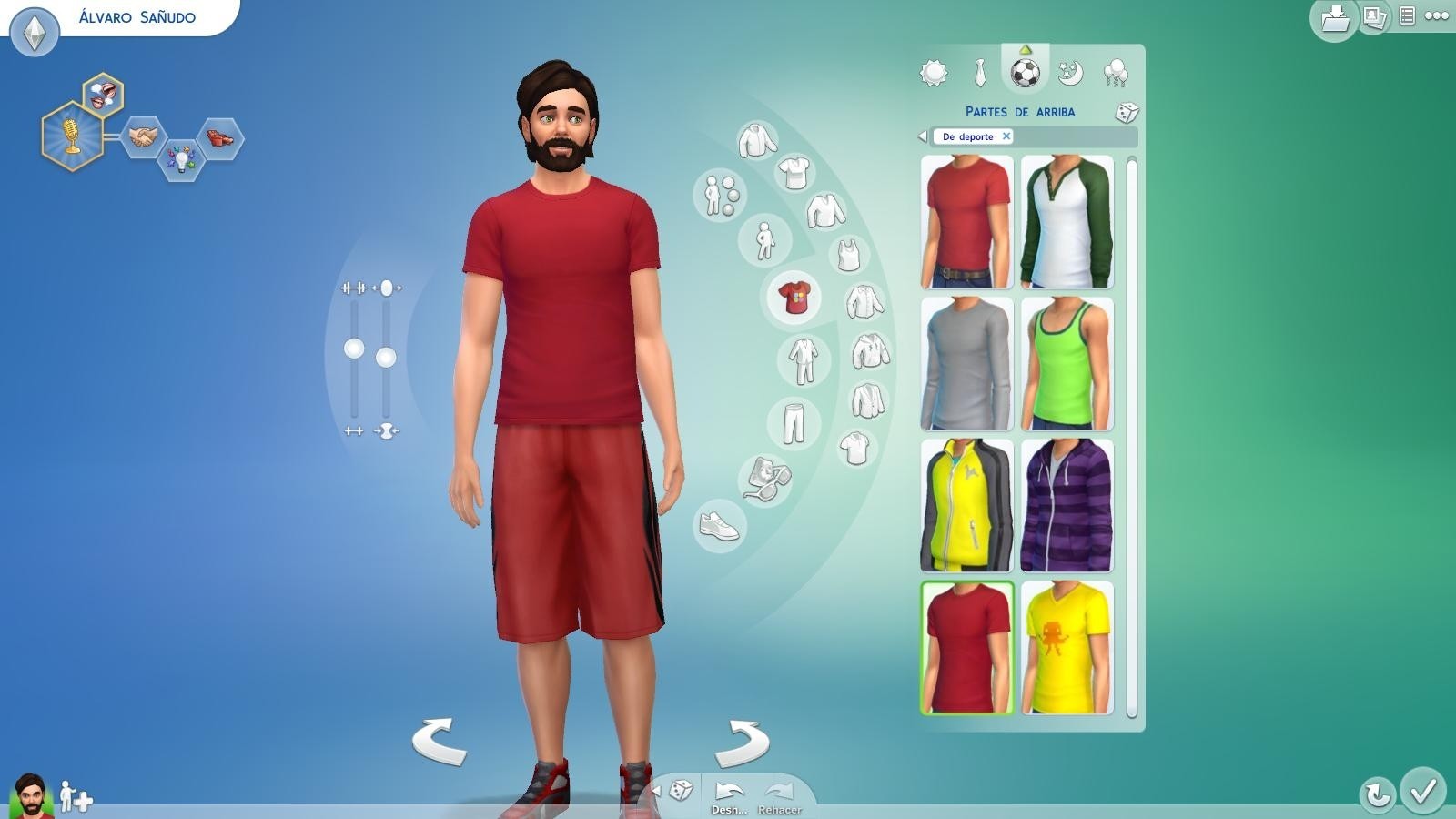This screenshot has height=819, width=1456.
Task: Switch to the sleepwear moon tab
Action: [x=1072, y=73]
